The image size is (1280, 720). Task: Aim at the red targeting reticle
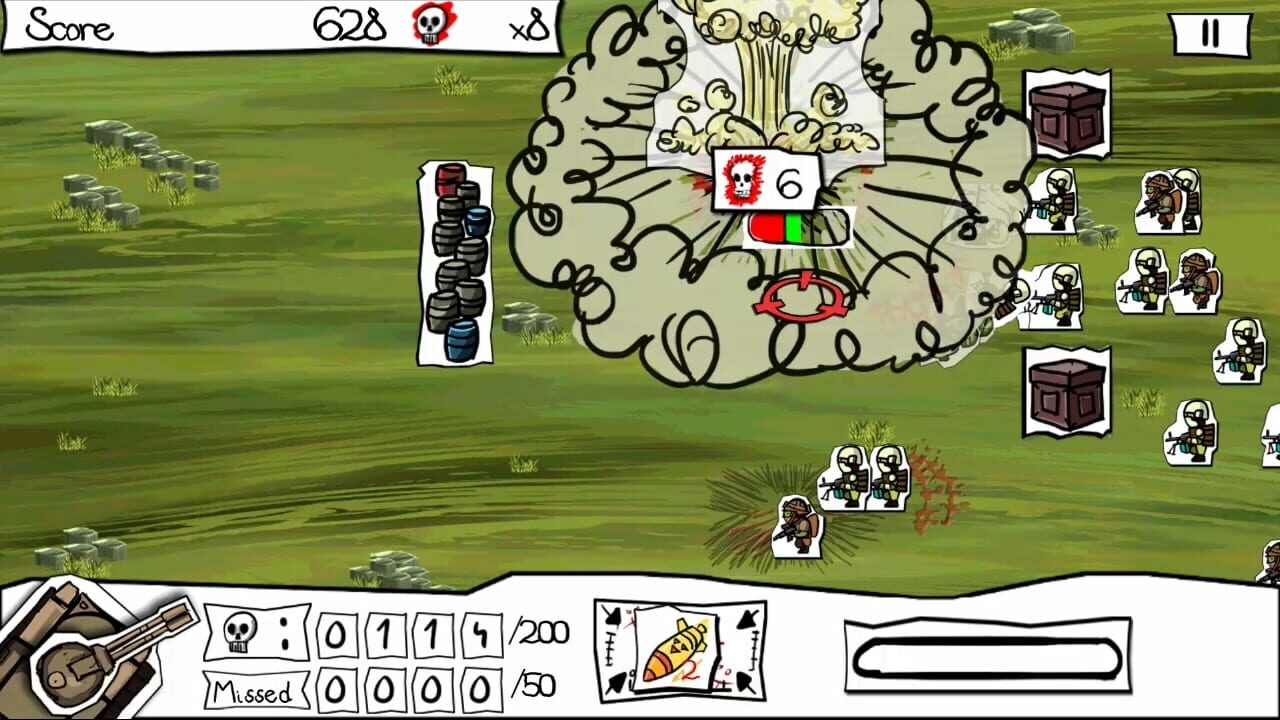point(800,295)
